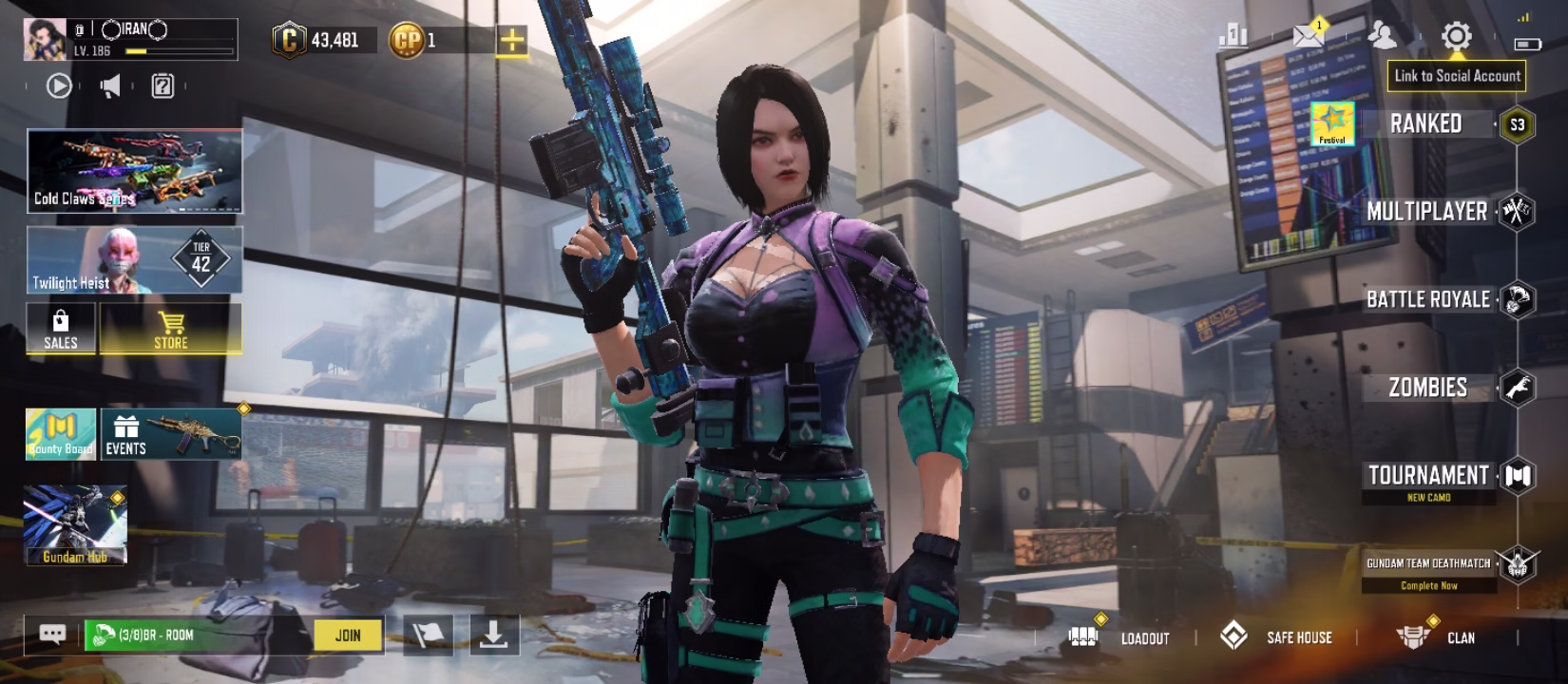
Task: Join the BR room
Action: pyautogui.click(x=348, y=636)
